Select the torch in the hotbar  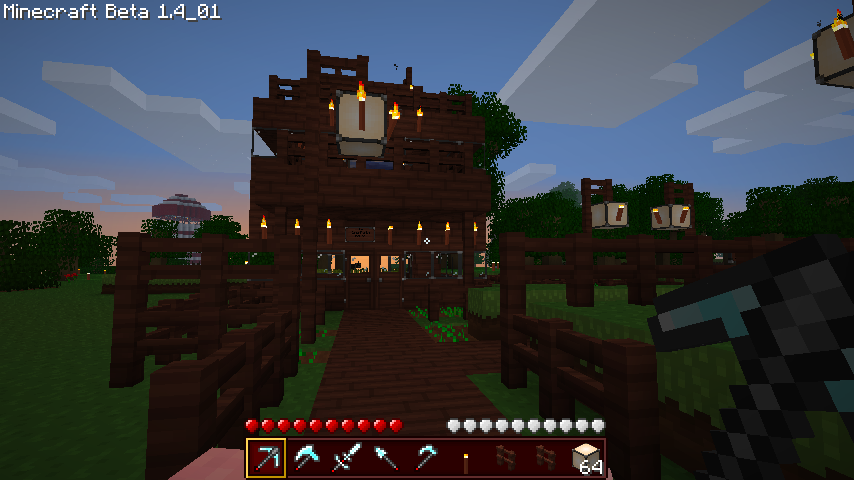click(466, 459)
